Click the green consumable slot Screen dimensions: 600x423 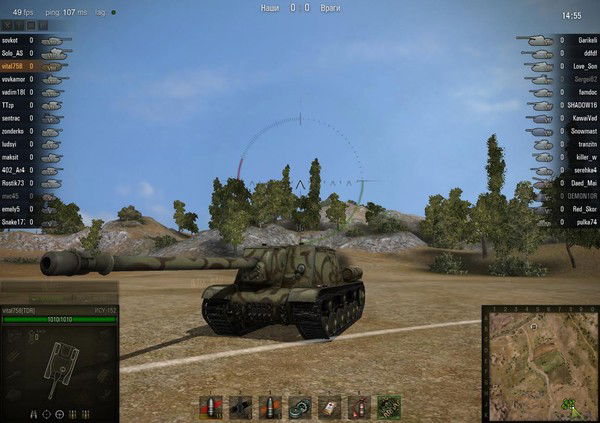tap(388, 407)
